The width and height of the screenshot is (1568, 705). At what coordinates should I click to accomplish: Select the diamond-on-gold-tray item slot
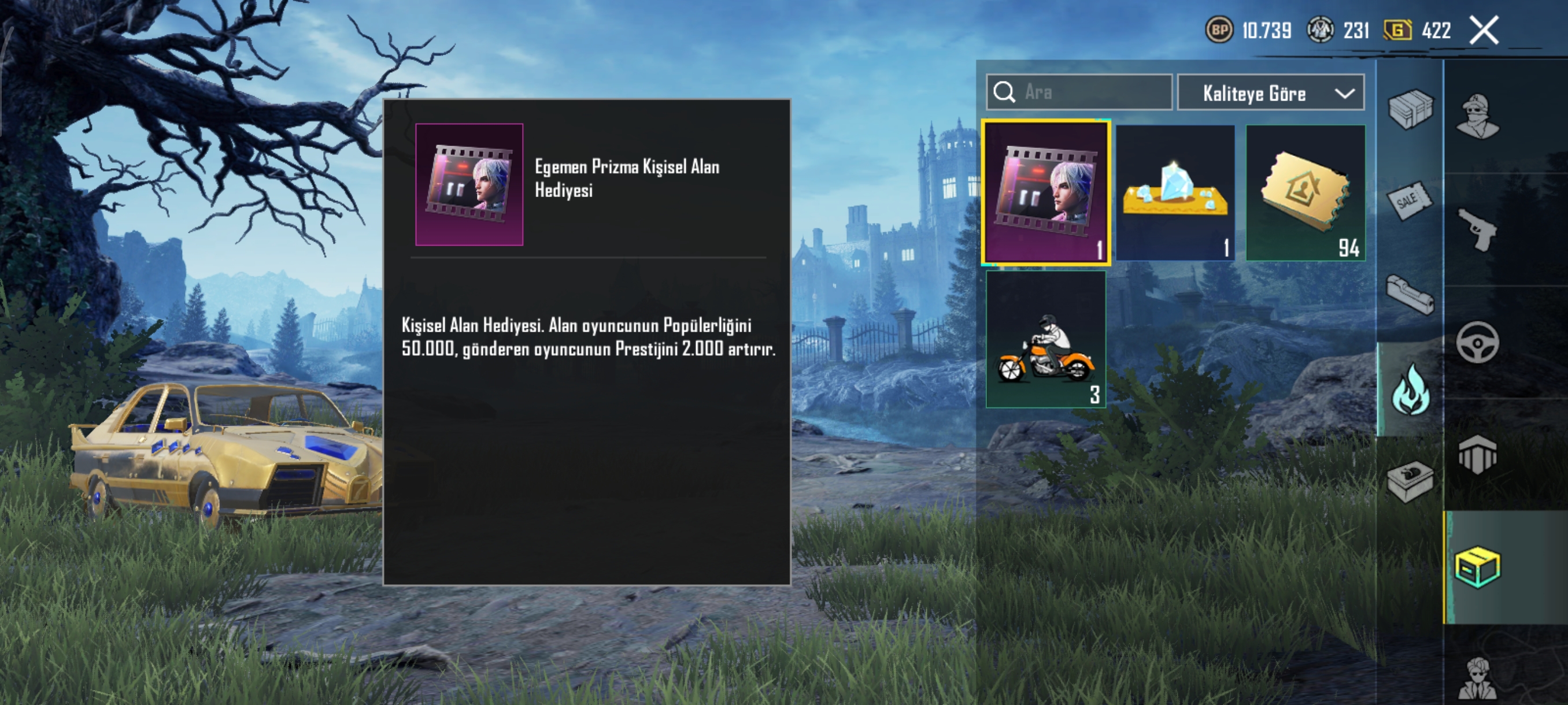coord(1175,193)
